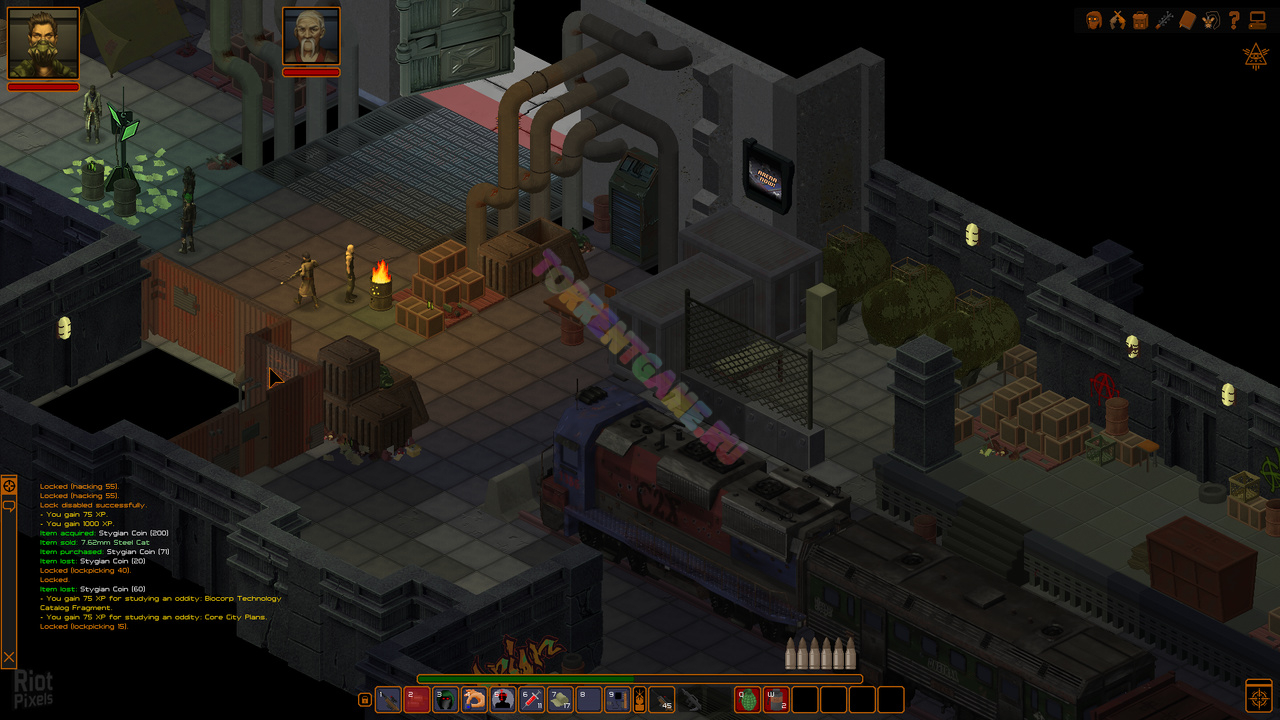
Task: Select the rifle weapon with 45 ammo
Action: (663, 699)
